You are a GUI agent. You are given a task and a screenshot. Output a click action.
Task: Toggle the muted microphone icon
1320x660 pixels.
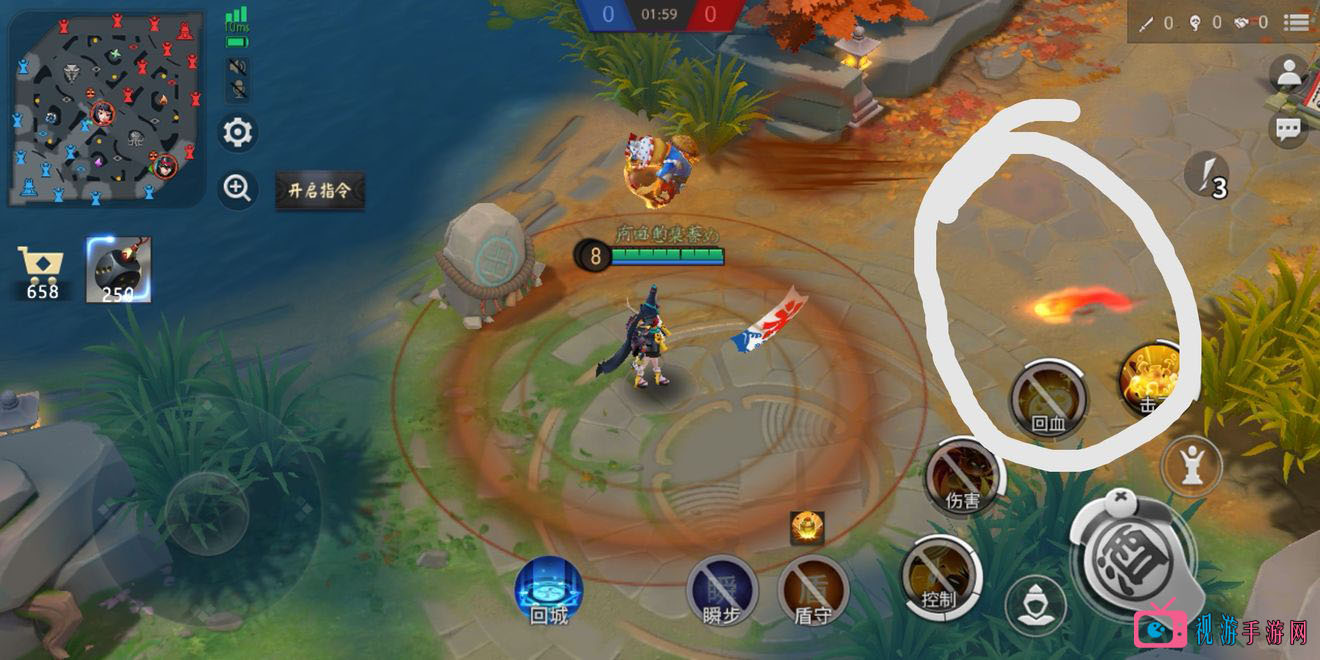[238, 91]
